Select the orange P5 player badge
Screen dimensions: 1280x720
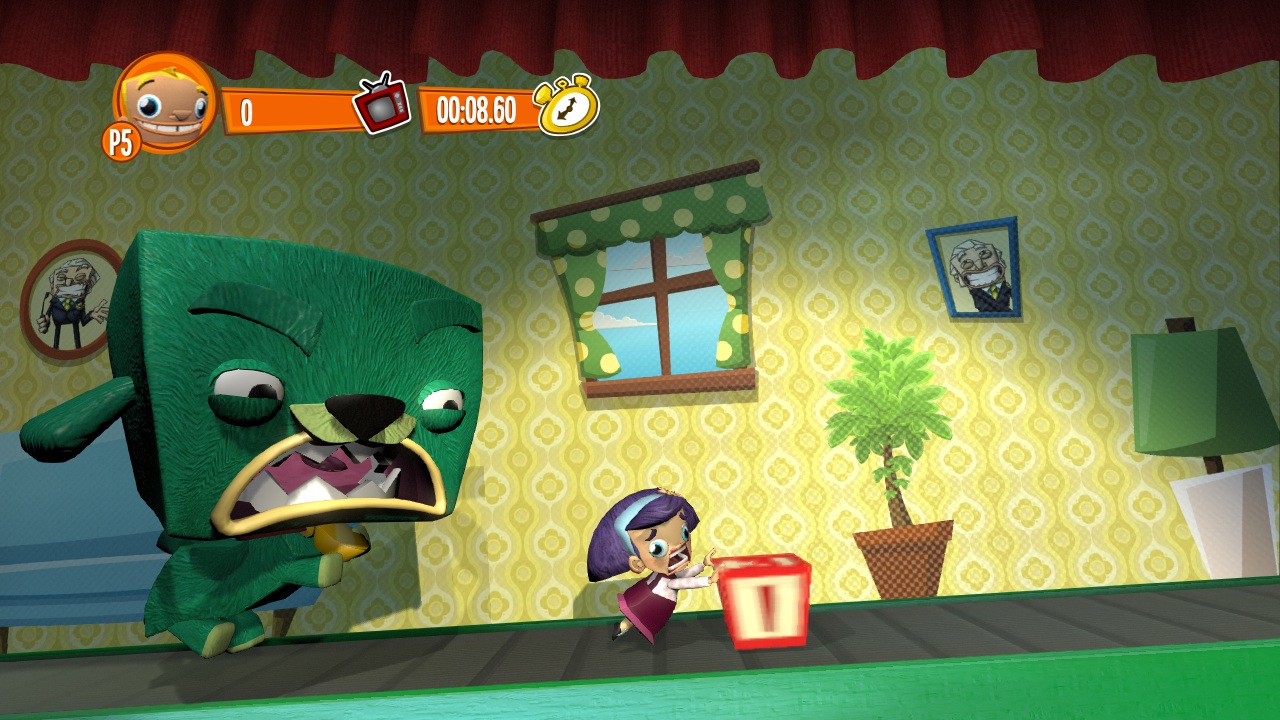pyautogui.click(x=120, y=142)
